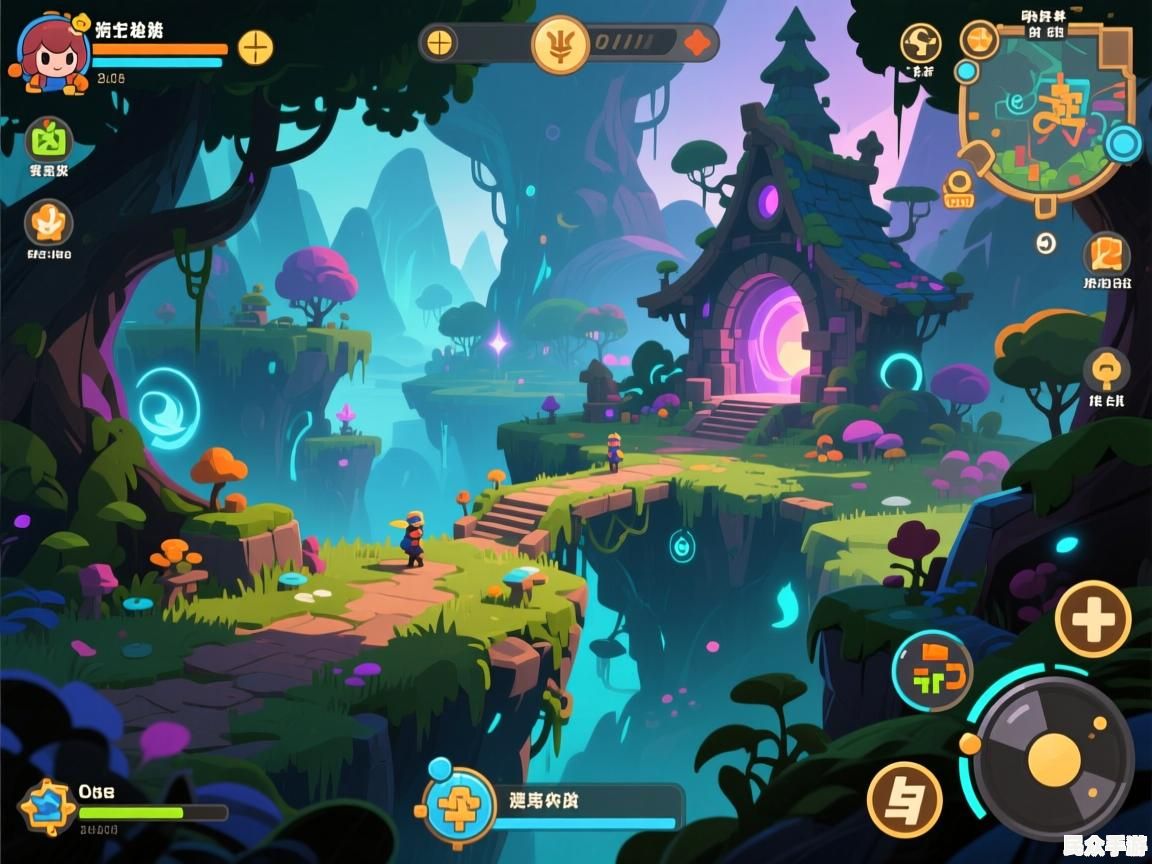The image size is (1152, 864).
Task: Tap the large cyan ring on minimap edge
Action: tap(1125, 144)
